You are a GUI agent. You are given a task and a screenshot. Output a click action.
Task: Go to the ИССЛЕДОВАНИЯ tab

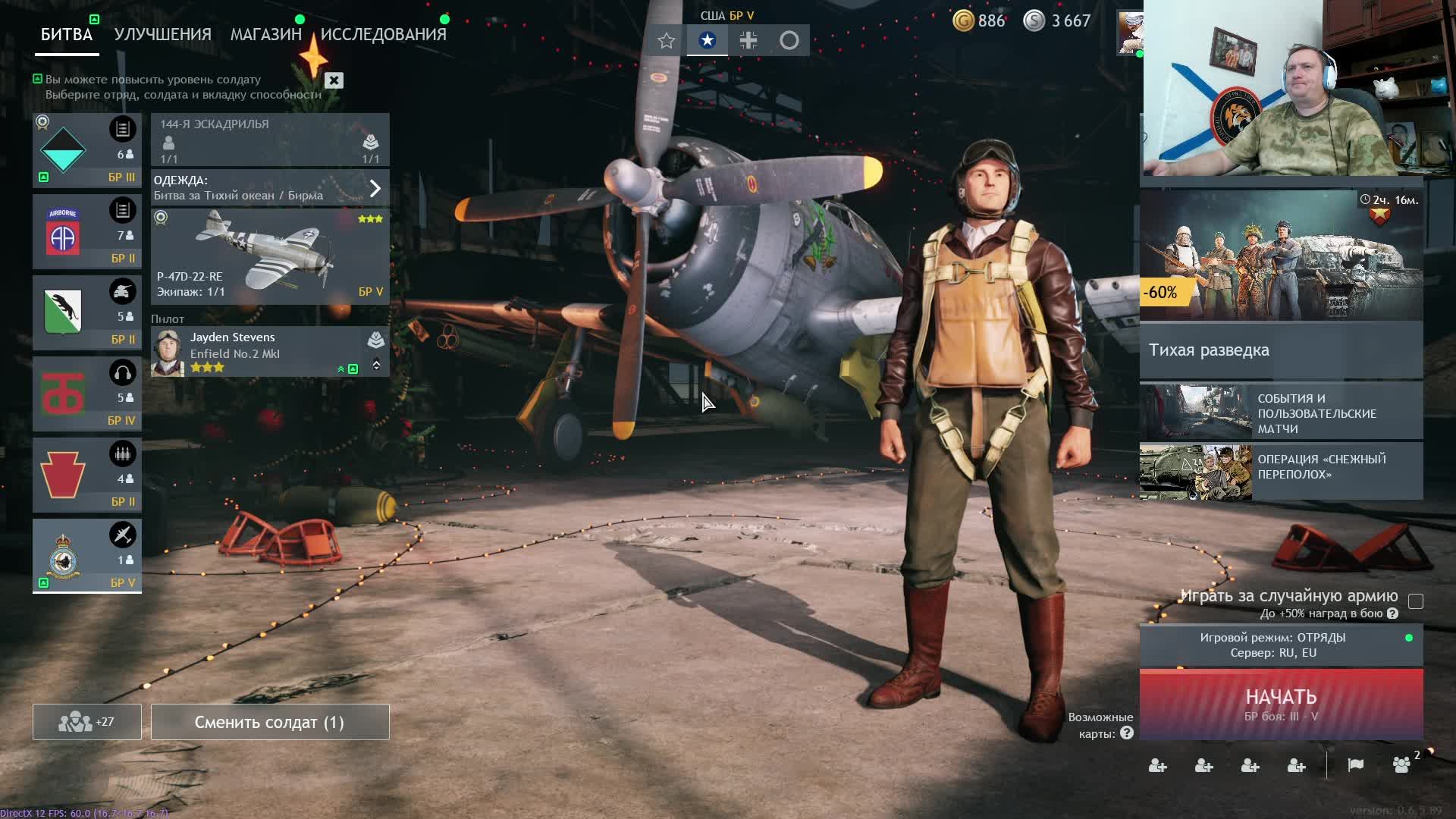click(383, 35)
